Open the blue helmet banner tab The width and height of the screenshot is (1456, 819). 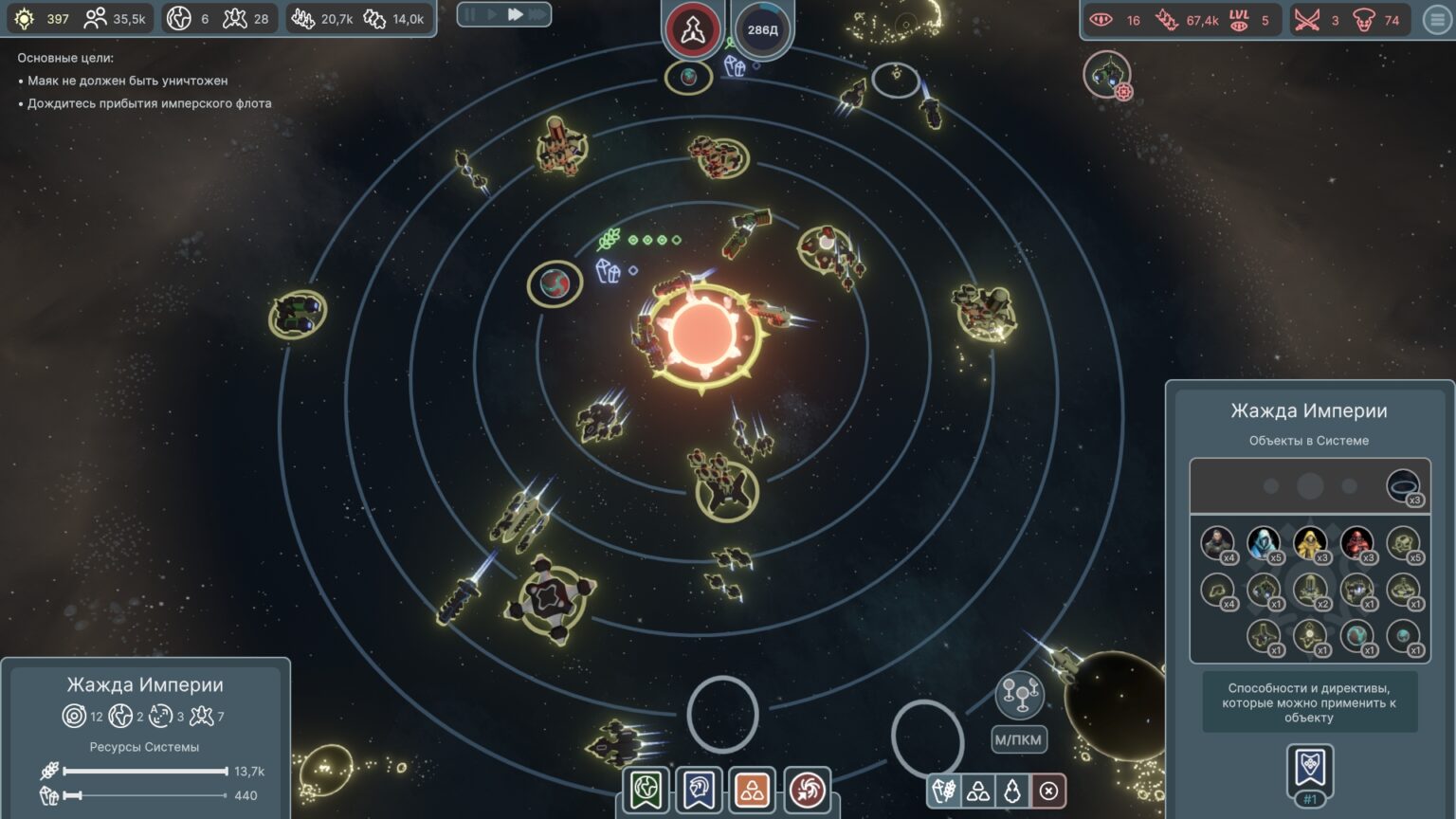(x=700, y=790)
